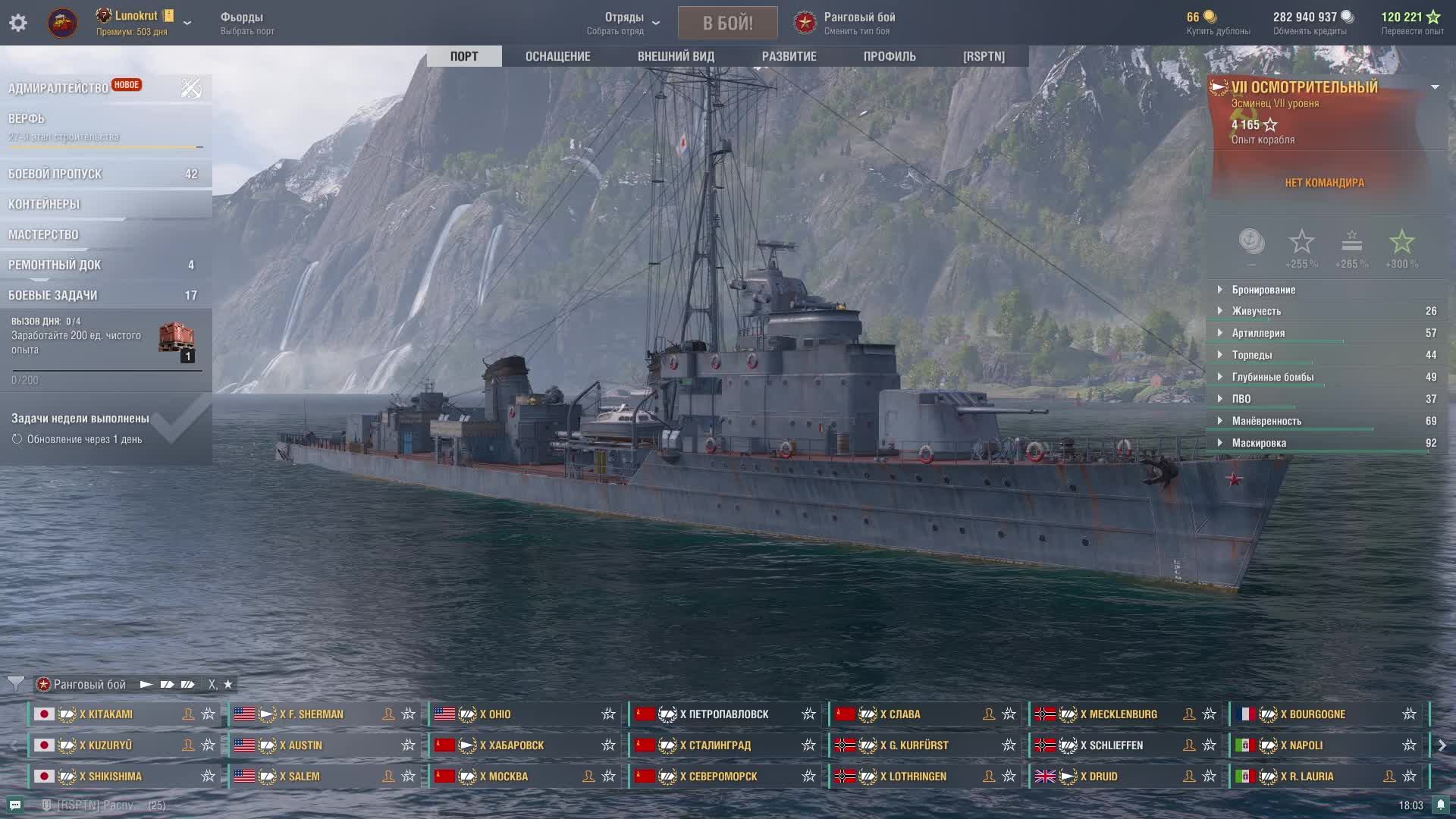Screen dimensions: 1456x819
Task: Open the carousel filter funnel
Action: click(15, 684)
